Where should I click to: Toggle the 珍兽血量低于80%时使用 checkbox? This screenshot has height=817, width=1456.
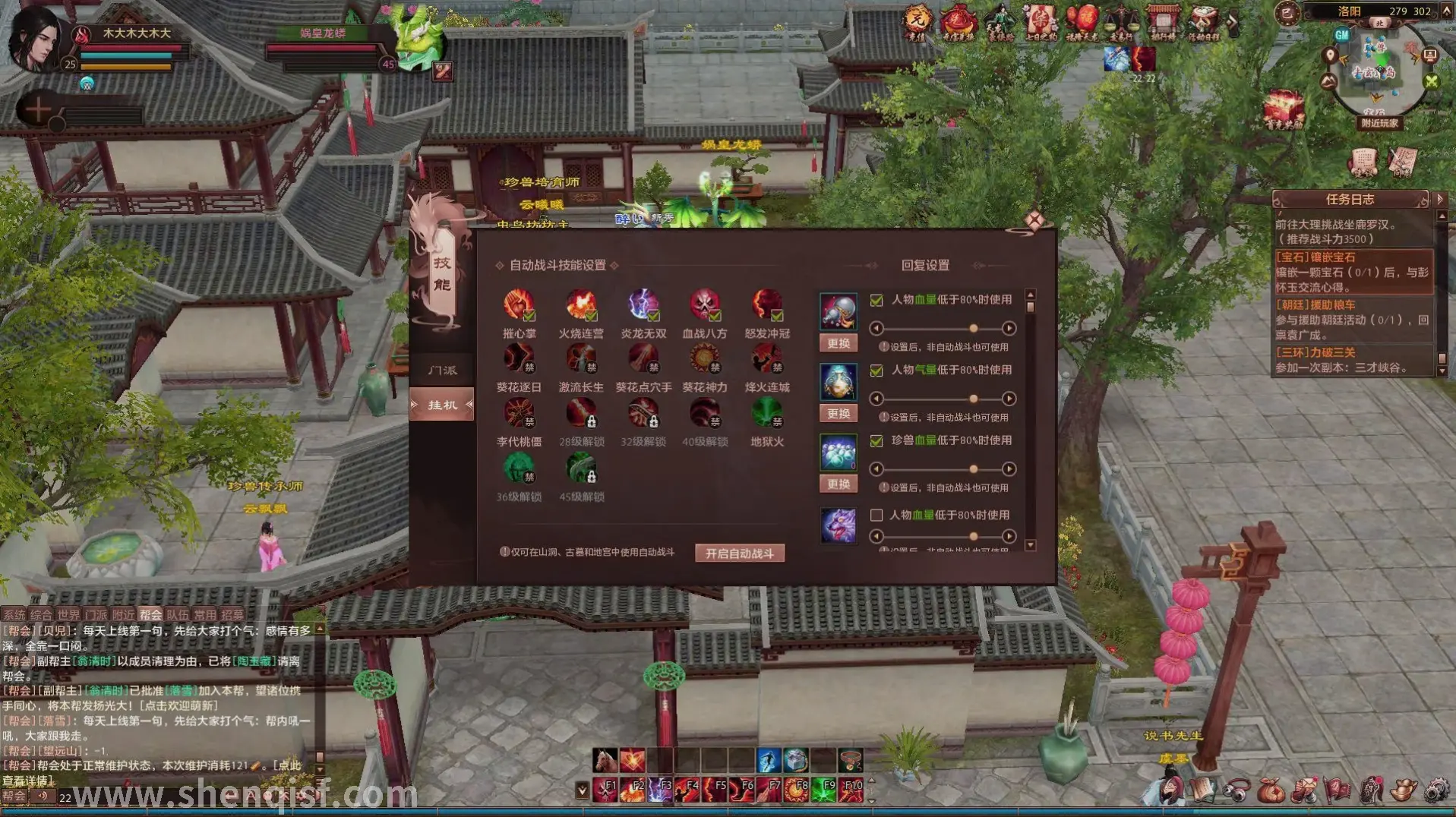(876, 441)
